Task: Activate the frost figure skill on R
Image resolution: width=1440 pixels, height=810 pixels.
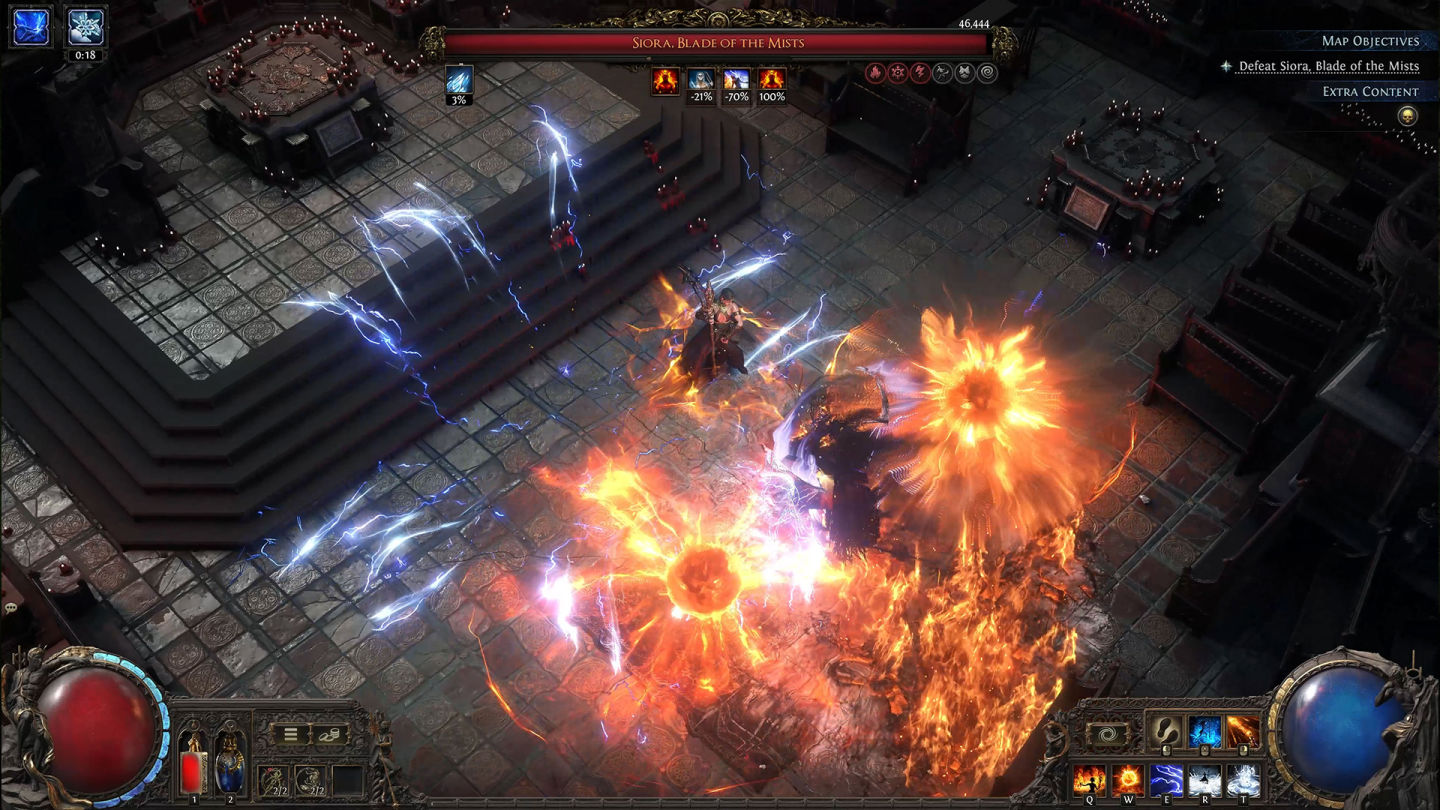Action: pyautogui.click(x=1205, y=778)
